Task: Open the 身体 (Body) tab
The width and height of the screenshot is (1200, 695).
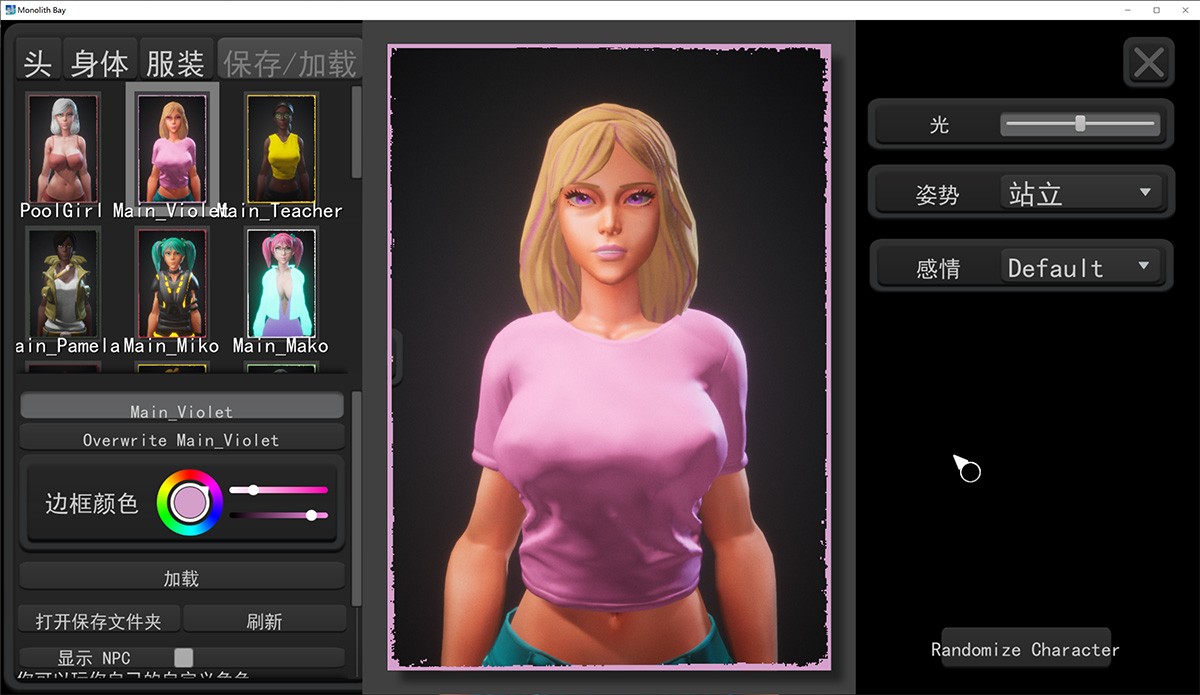Action: tap(100, 63)
